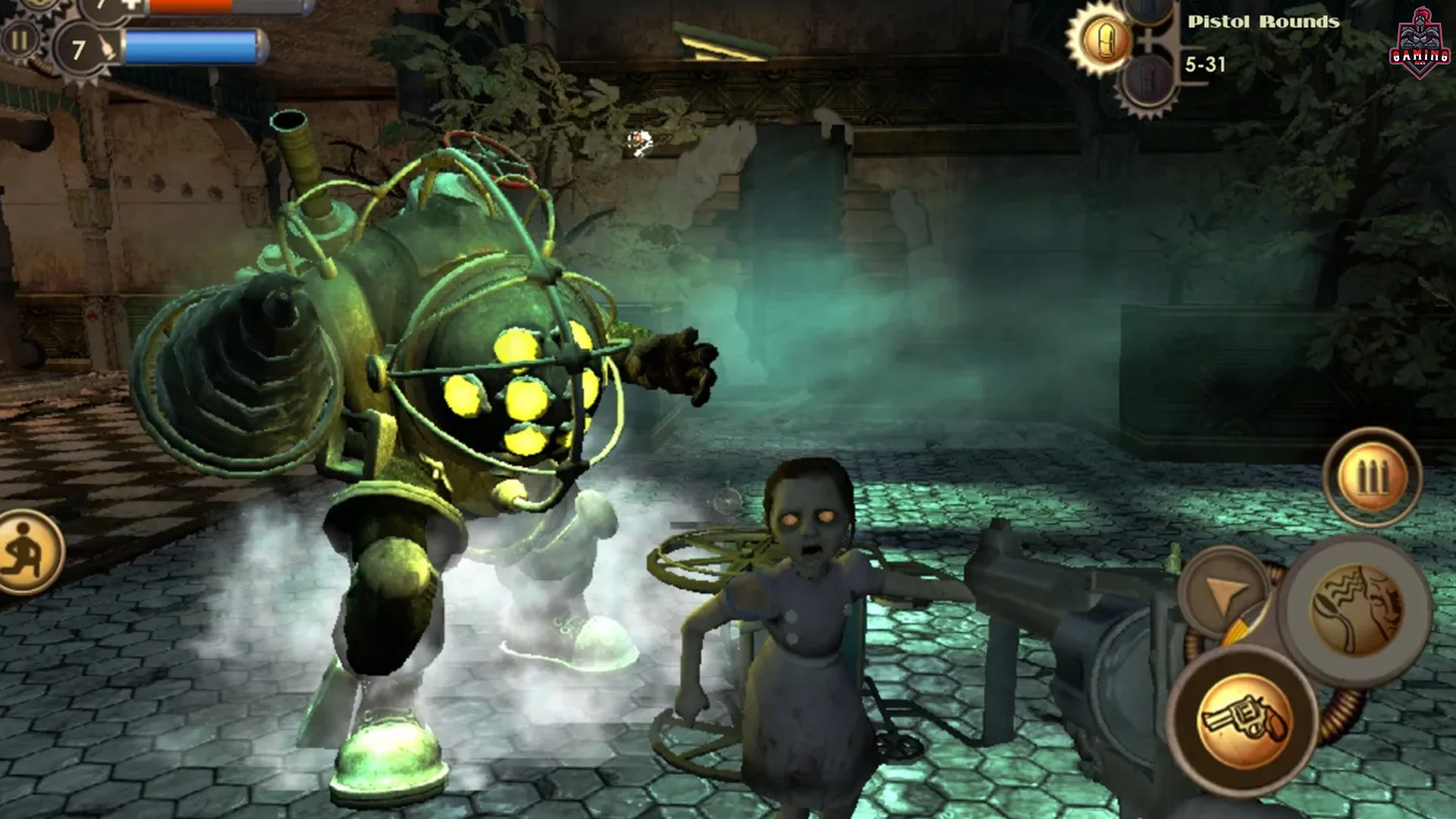Tap the first-aid plus icon above the health bar
The height and width of the screenshot is (819, 1456).
130,6
